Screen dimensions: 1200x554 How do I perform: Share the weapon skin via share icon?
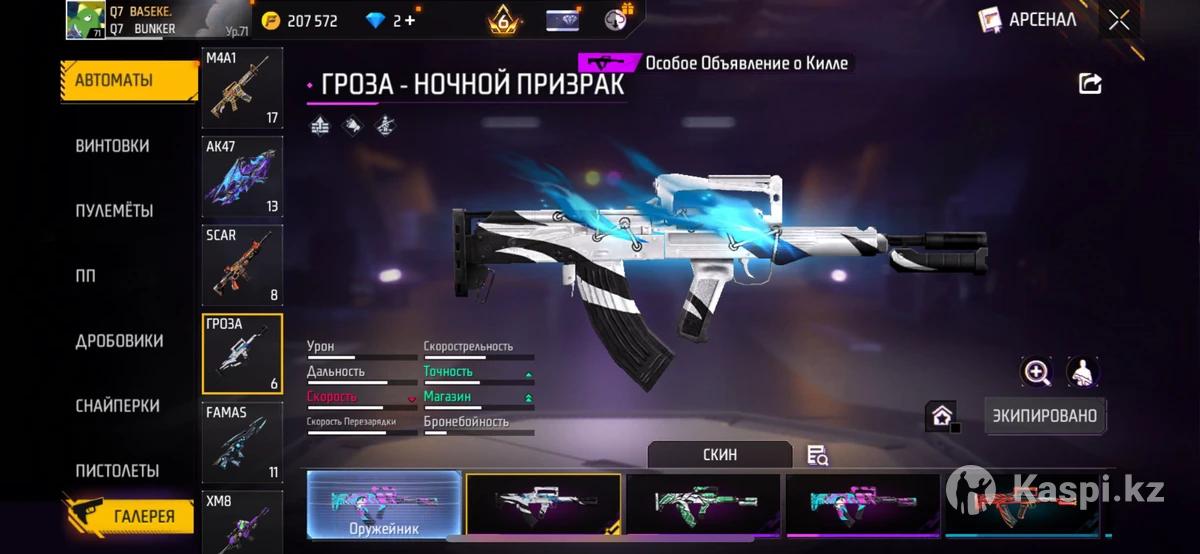(x=1090, y=84)
